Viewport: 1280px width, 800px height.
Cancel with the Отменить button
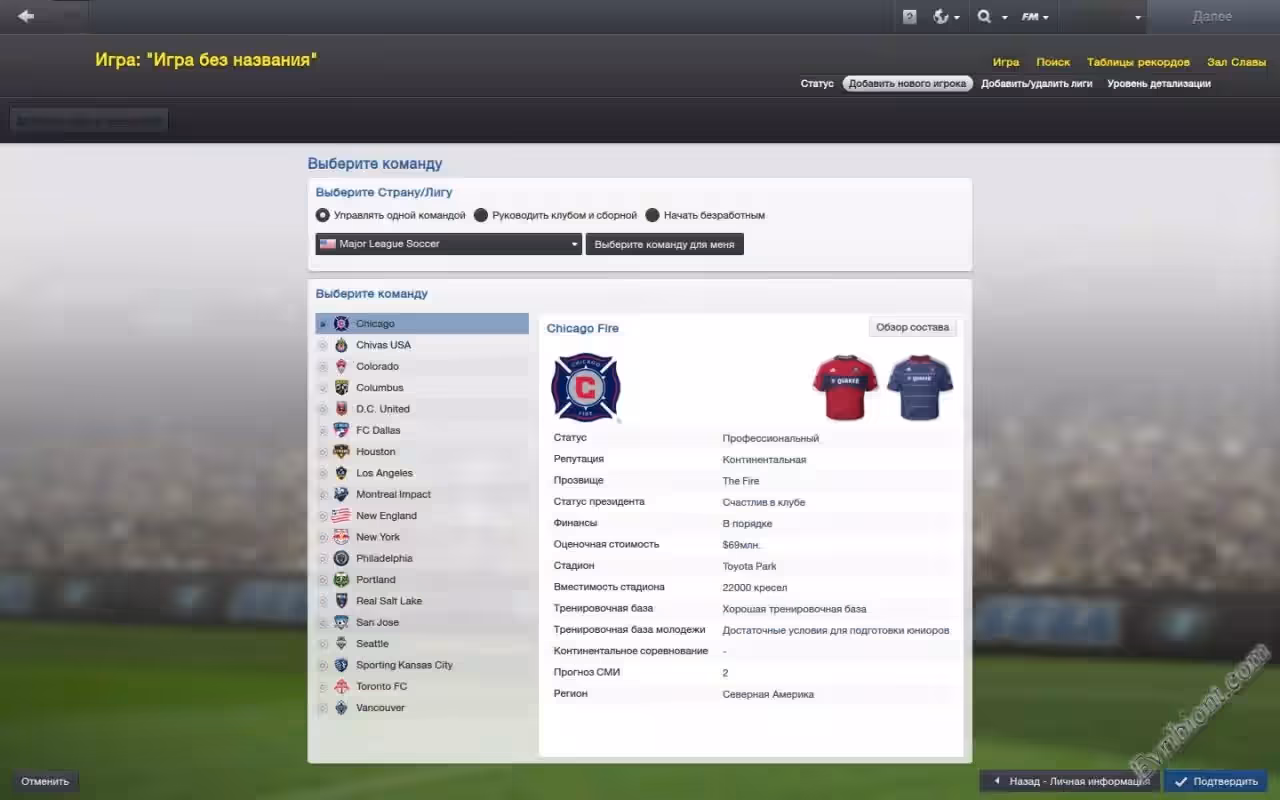click(45, 781)
